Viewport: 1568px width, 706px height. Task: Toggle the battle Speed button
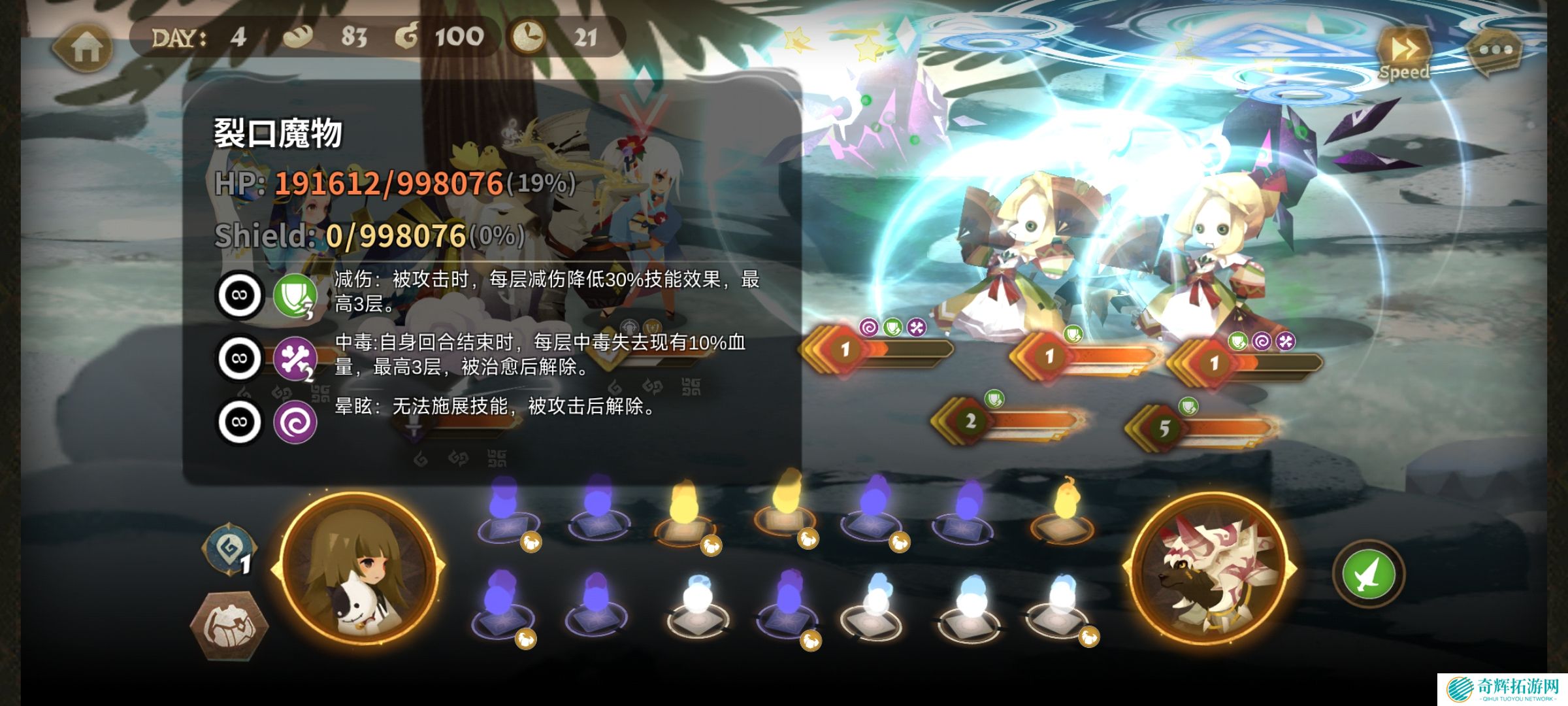pyautogui.click(x=1404, y=54)
